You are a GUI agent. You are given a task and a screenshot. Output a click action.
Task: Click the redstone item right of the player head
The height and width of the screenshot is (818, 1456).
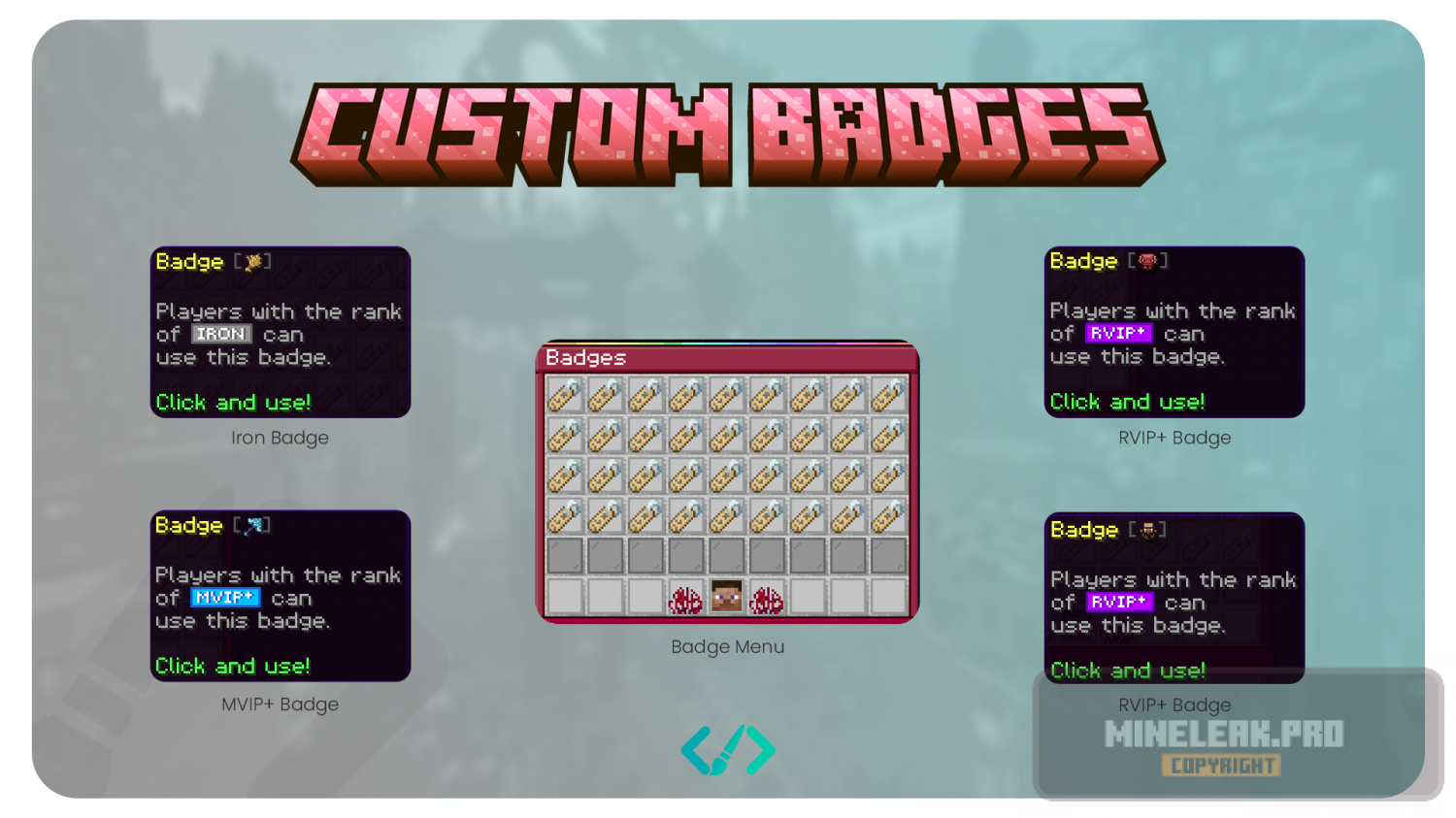pos(767,599)
